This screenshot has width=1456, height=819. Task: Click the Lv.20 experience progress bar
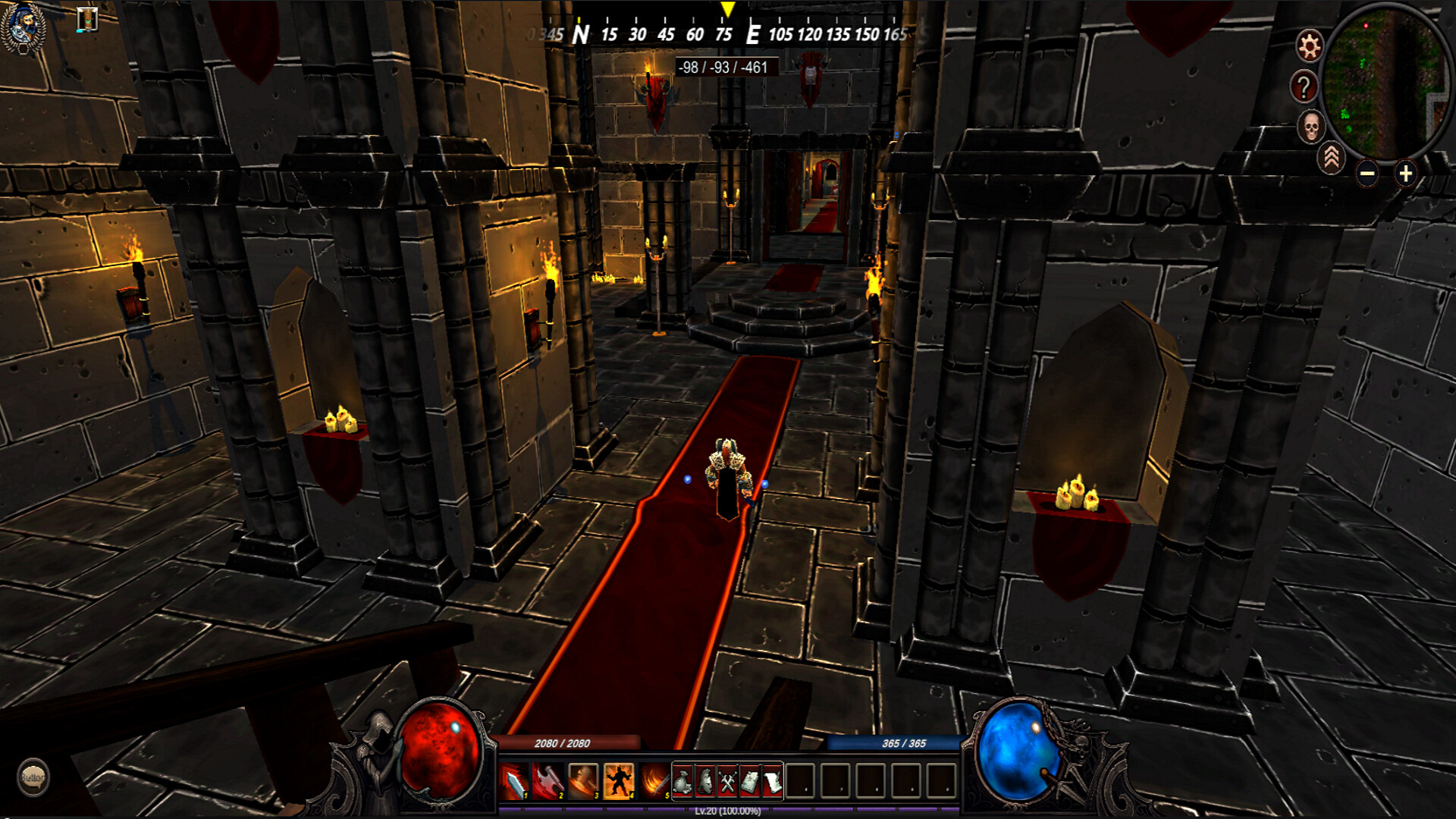click(728, 813)
